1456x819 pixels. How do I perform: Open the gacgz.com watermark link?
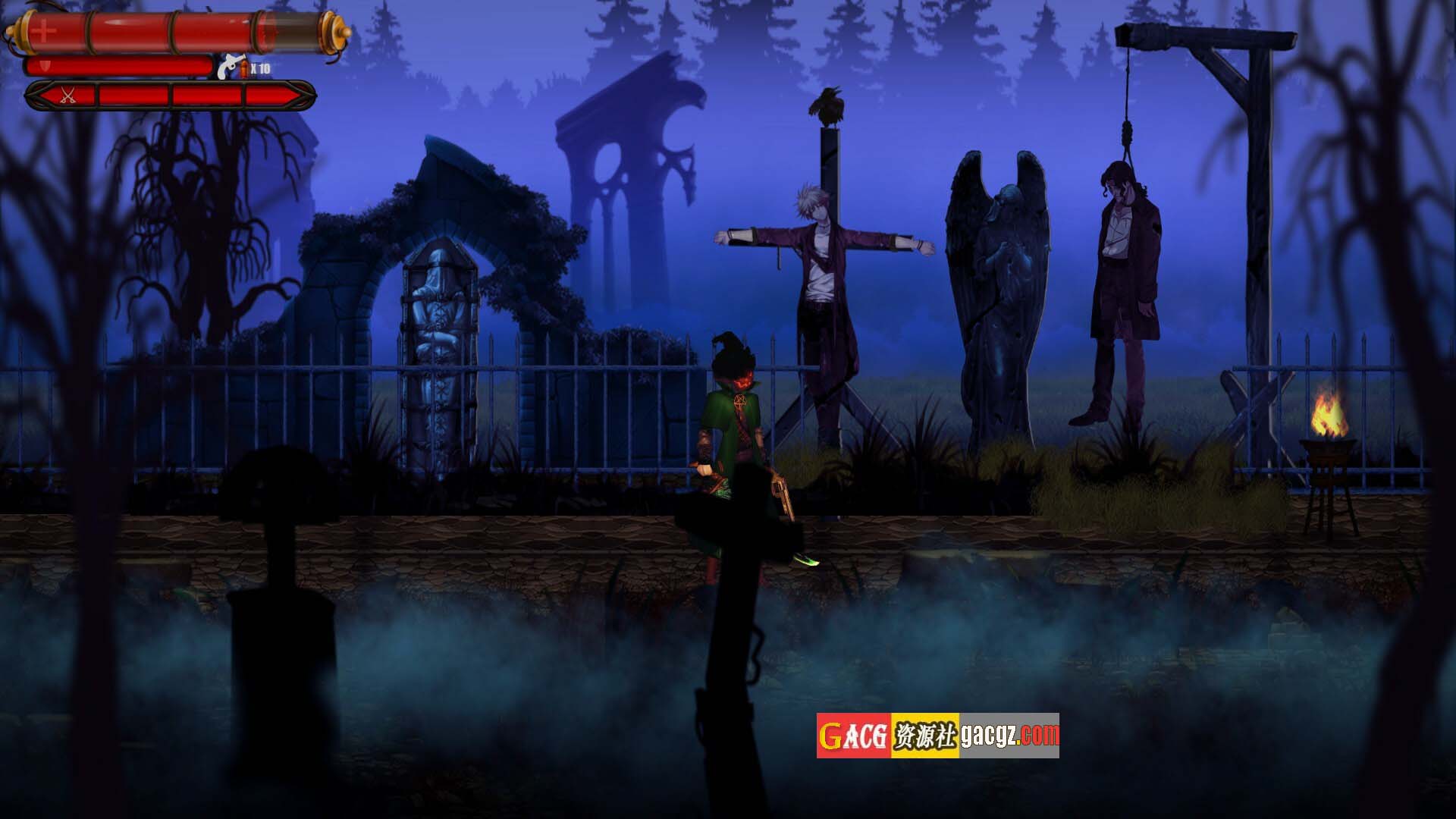point(1009,735)
